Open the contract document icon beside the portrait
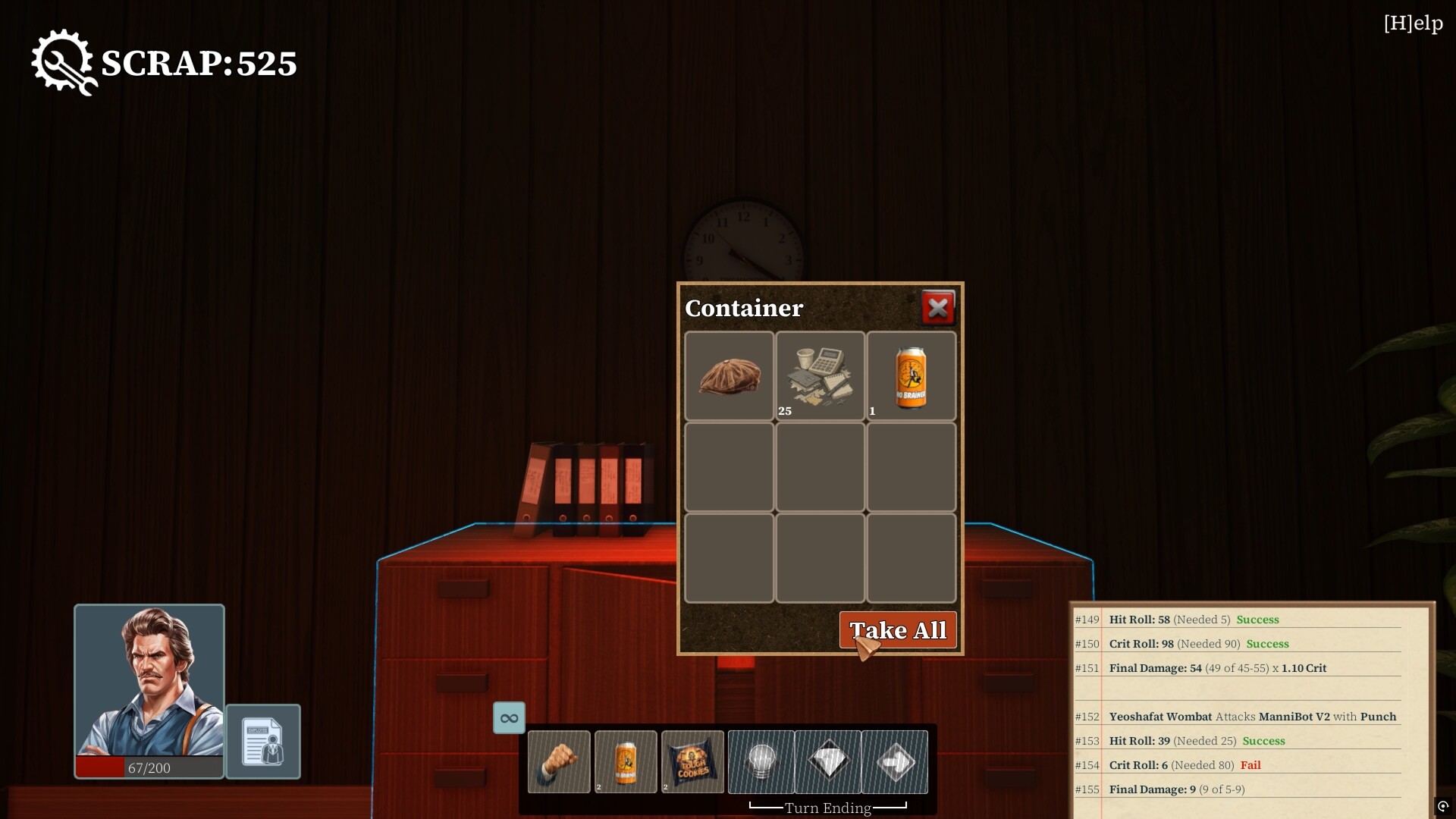 [263, 742]
